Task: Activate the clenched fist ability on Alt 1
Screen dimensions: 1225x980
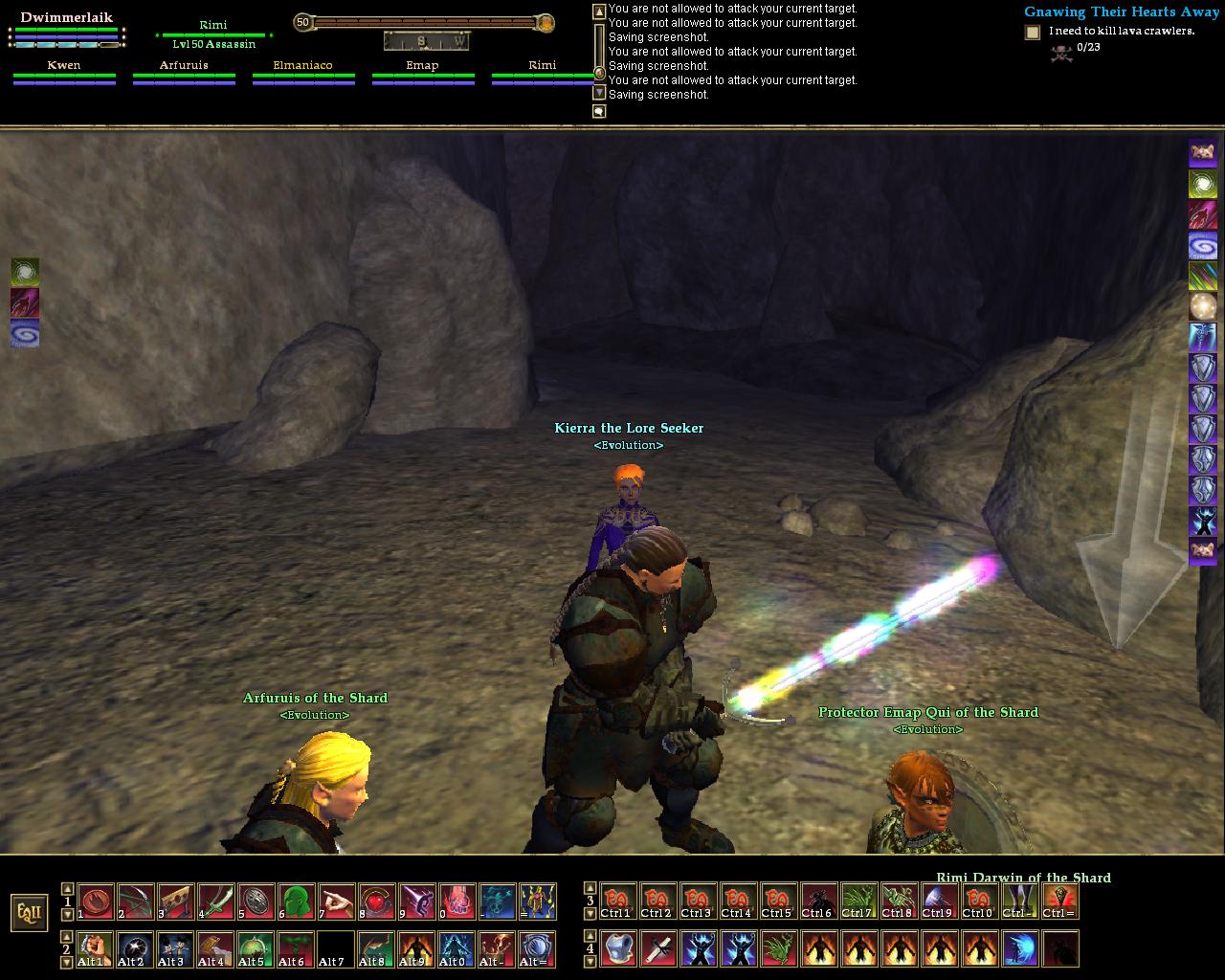Action: [94, 948]
